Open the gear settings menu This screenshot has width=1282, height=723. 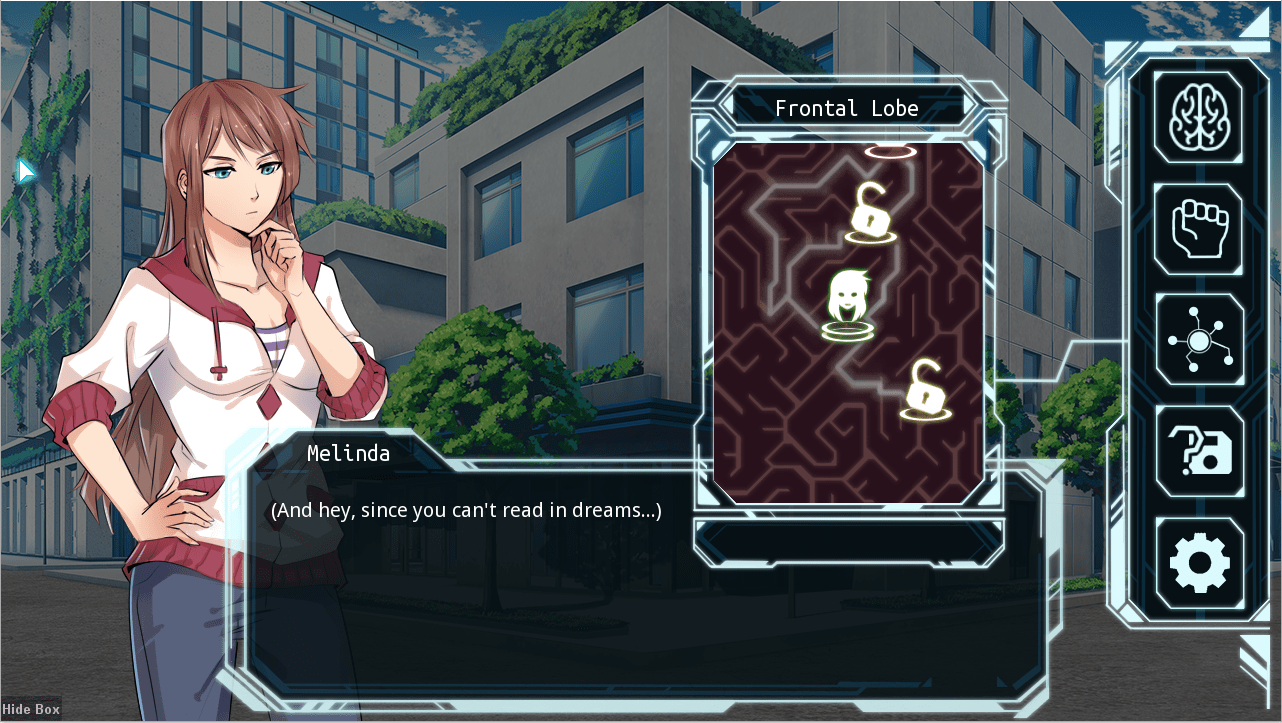tap(1199, 564)
